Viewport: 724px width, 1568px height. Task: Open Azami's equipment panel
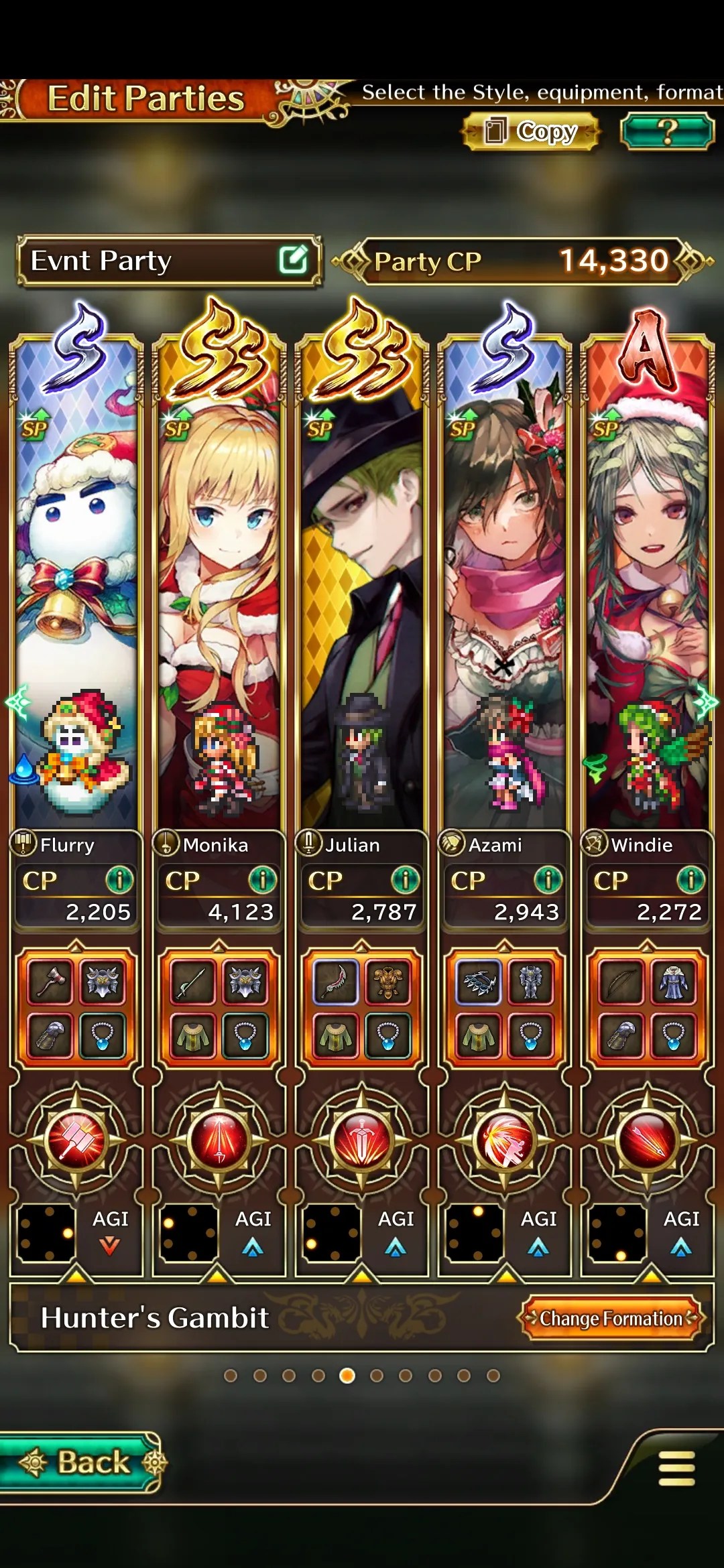[505, 1008]
